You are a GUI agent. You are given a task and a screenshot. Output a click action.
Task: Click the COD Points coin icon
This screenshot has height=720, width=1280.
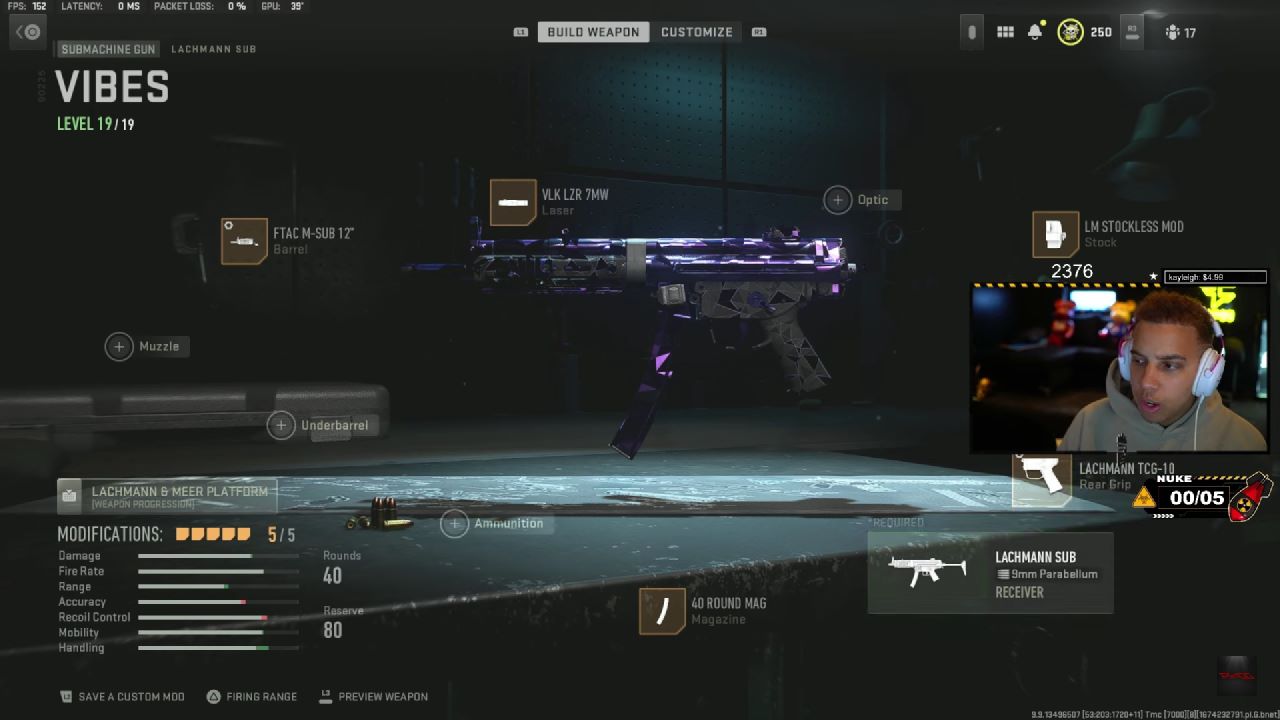(x=1070, y=32)
